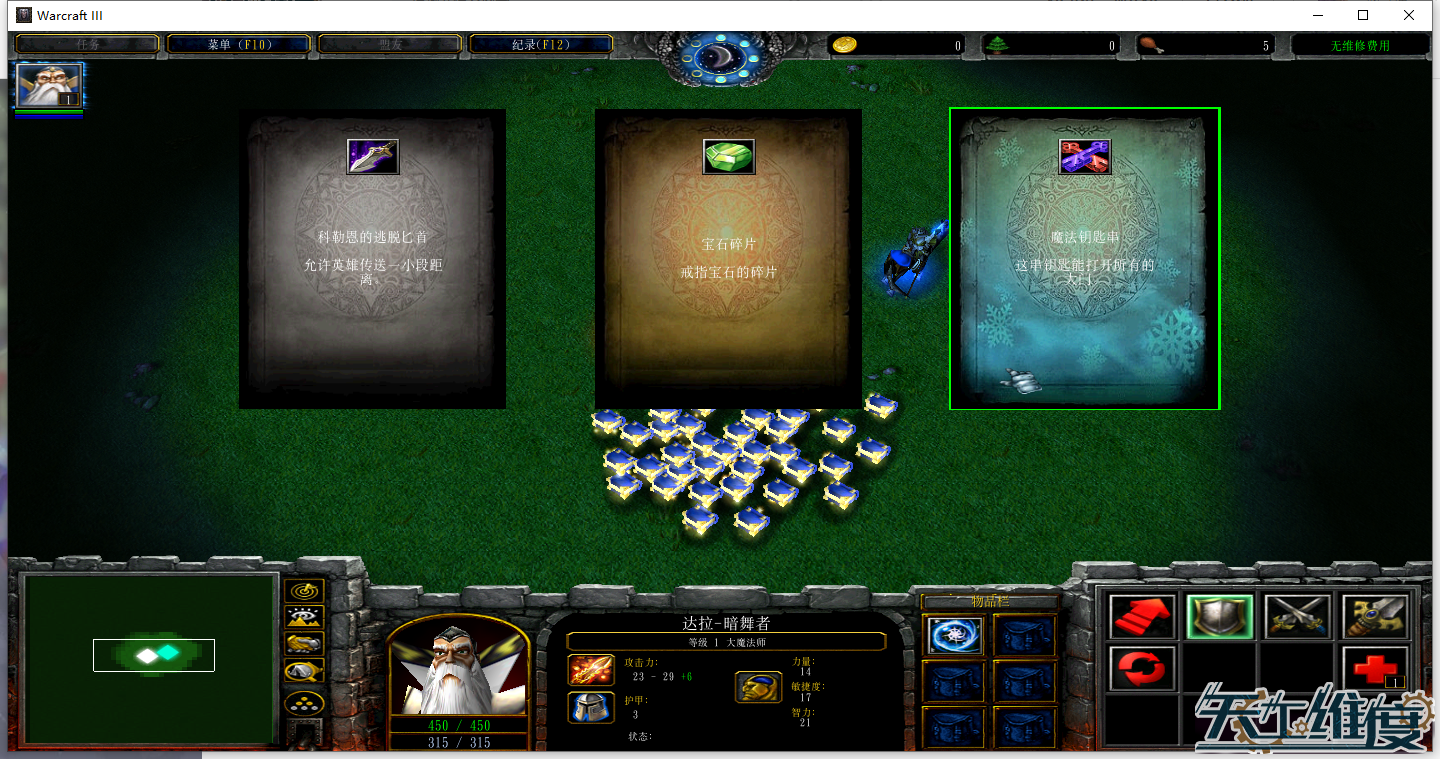The width and height of the screenshot is (1440, 759).
Task: Toggle the minimap terrain display button
Action: point(304,618)
